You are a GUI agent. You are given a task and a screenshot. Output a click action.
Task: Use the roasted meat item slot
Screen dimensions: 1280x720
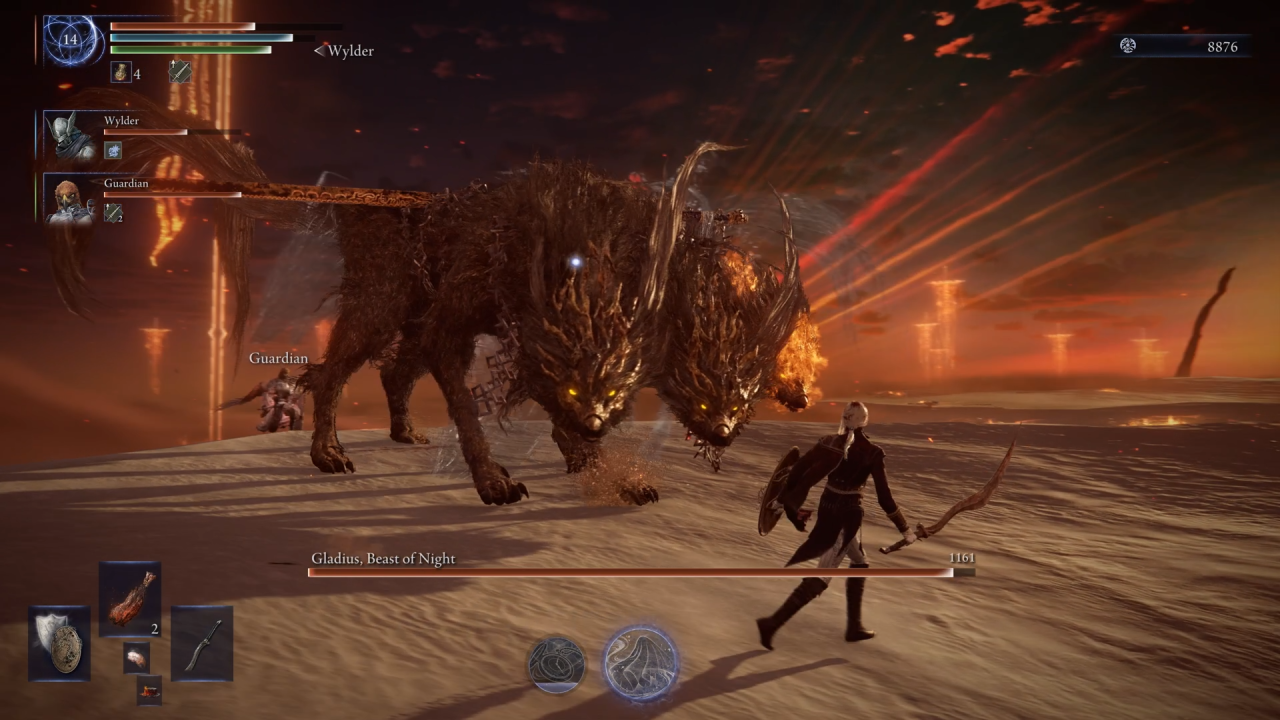pos(130,598)
